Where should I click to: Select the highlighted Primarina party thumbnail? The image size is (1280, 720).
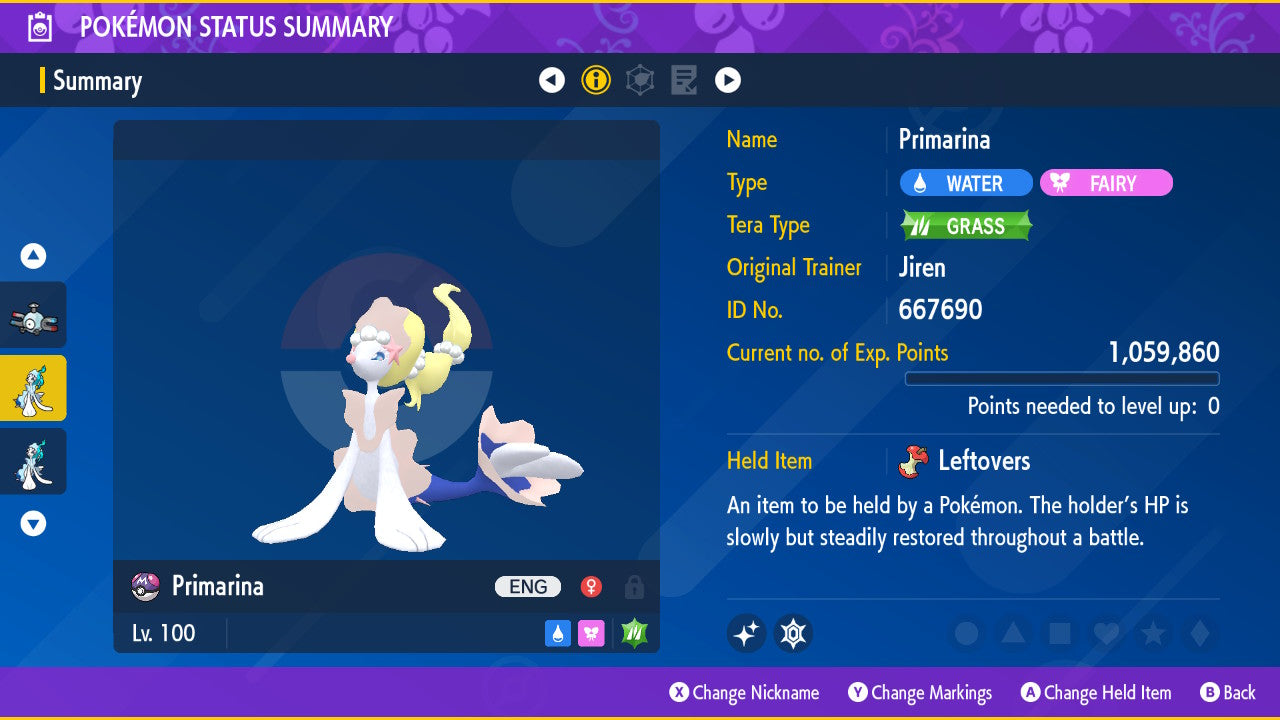pyautogui.click(x=33, y=388)
